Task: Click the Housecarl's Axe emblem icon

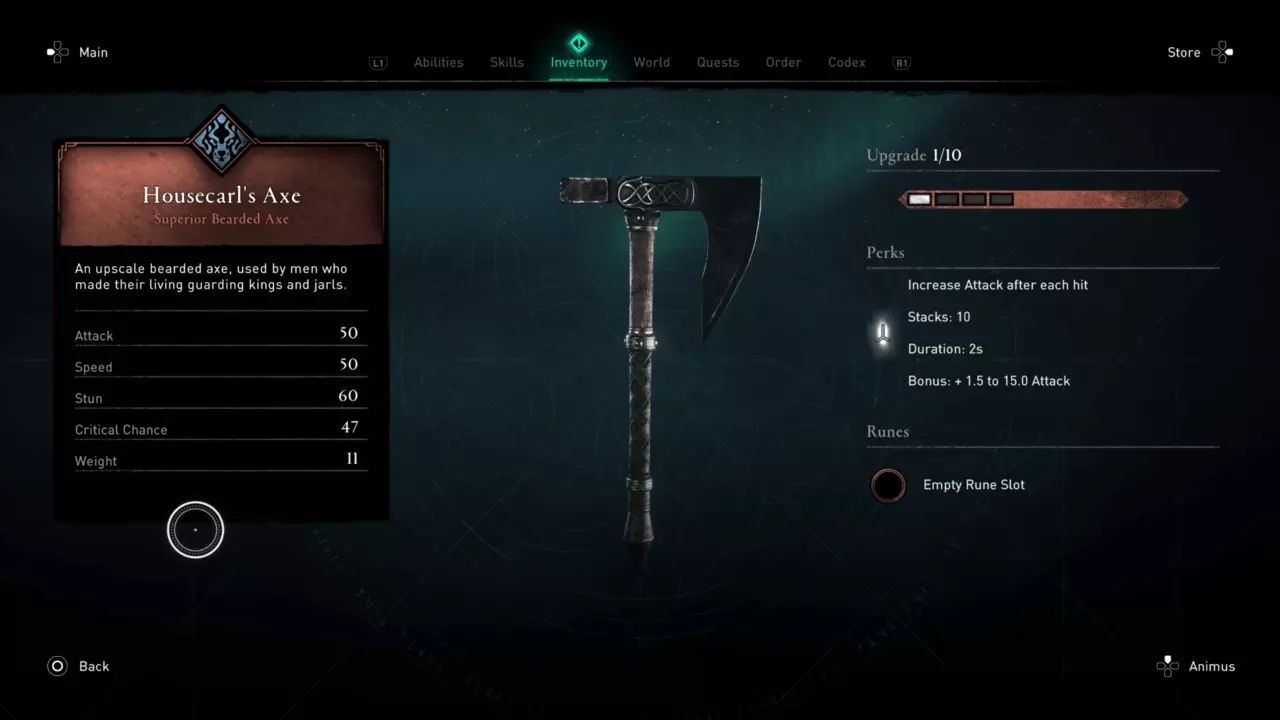Action: pos(220,143)
